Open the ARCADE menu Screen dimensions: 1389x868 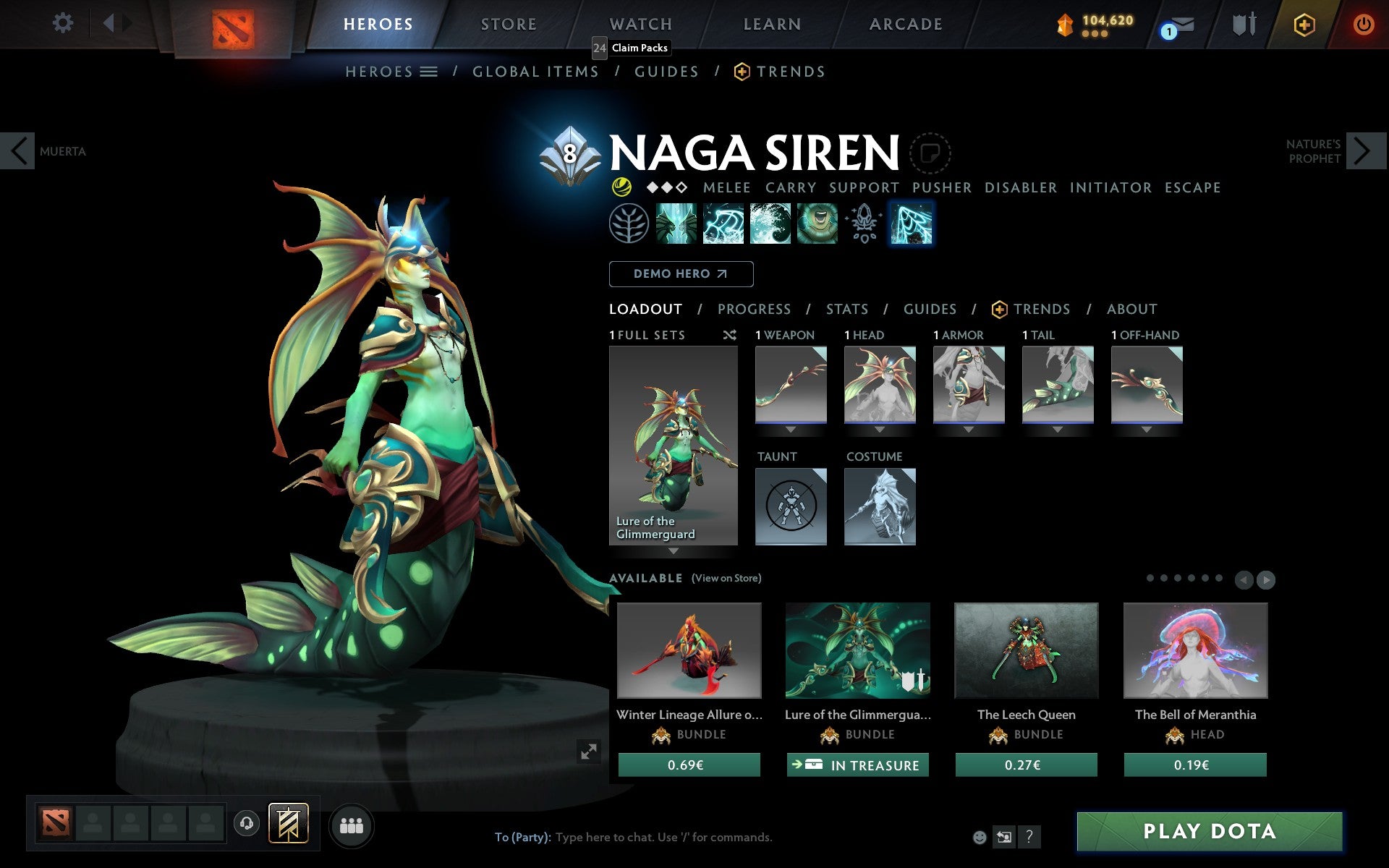pyautogui.click(x=905, y=24)
